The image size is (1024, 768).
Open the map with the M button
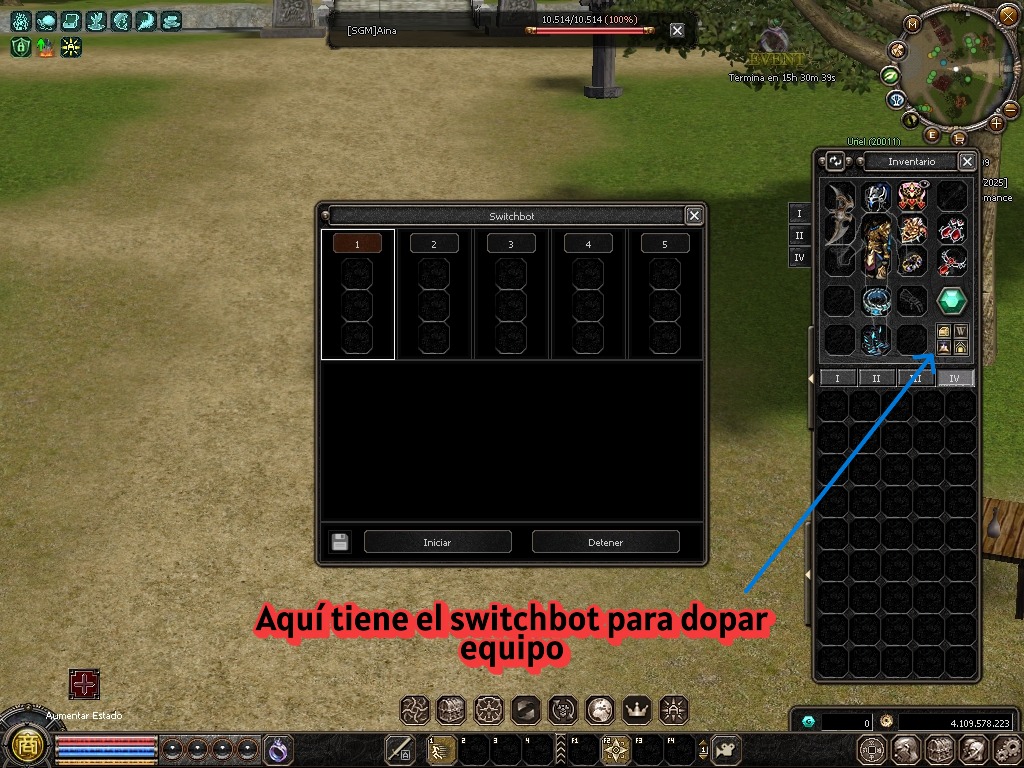912,24
